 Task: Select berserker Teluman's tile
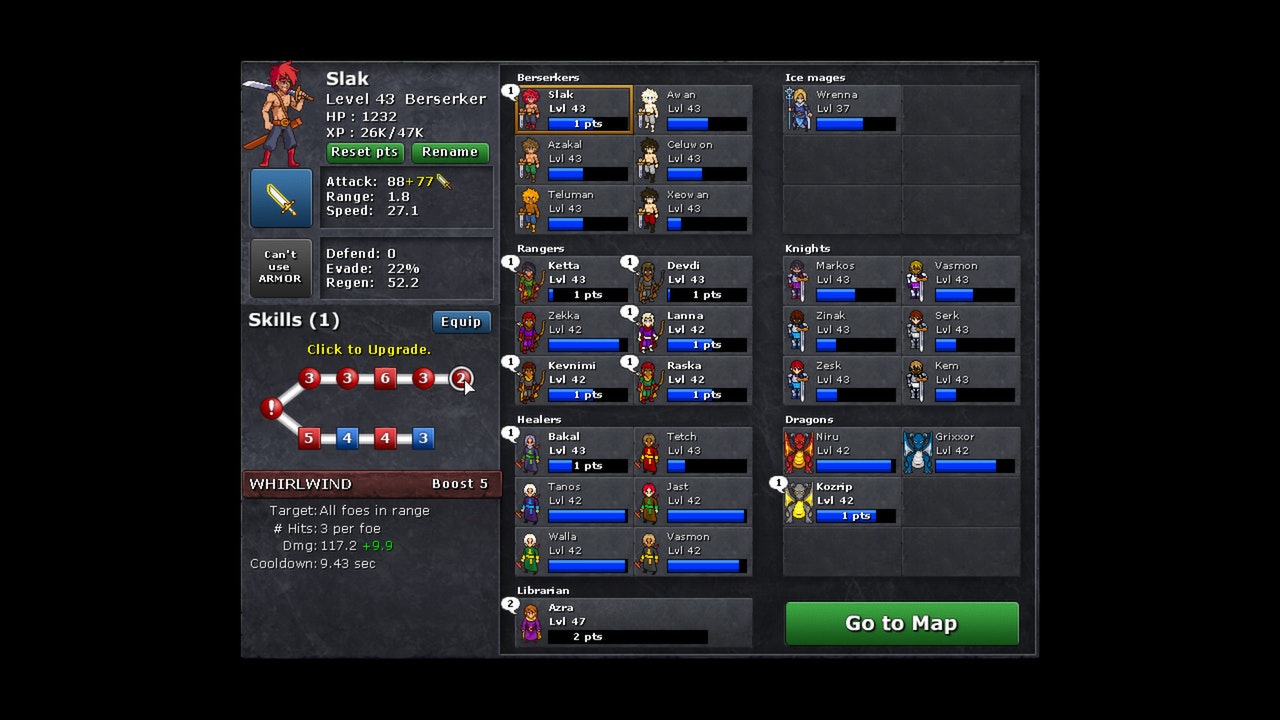click(574, 209)
